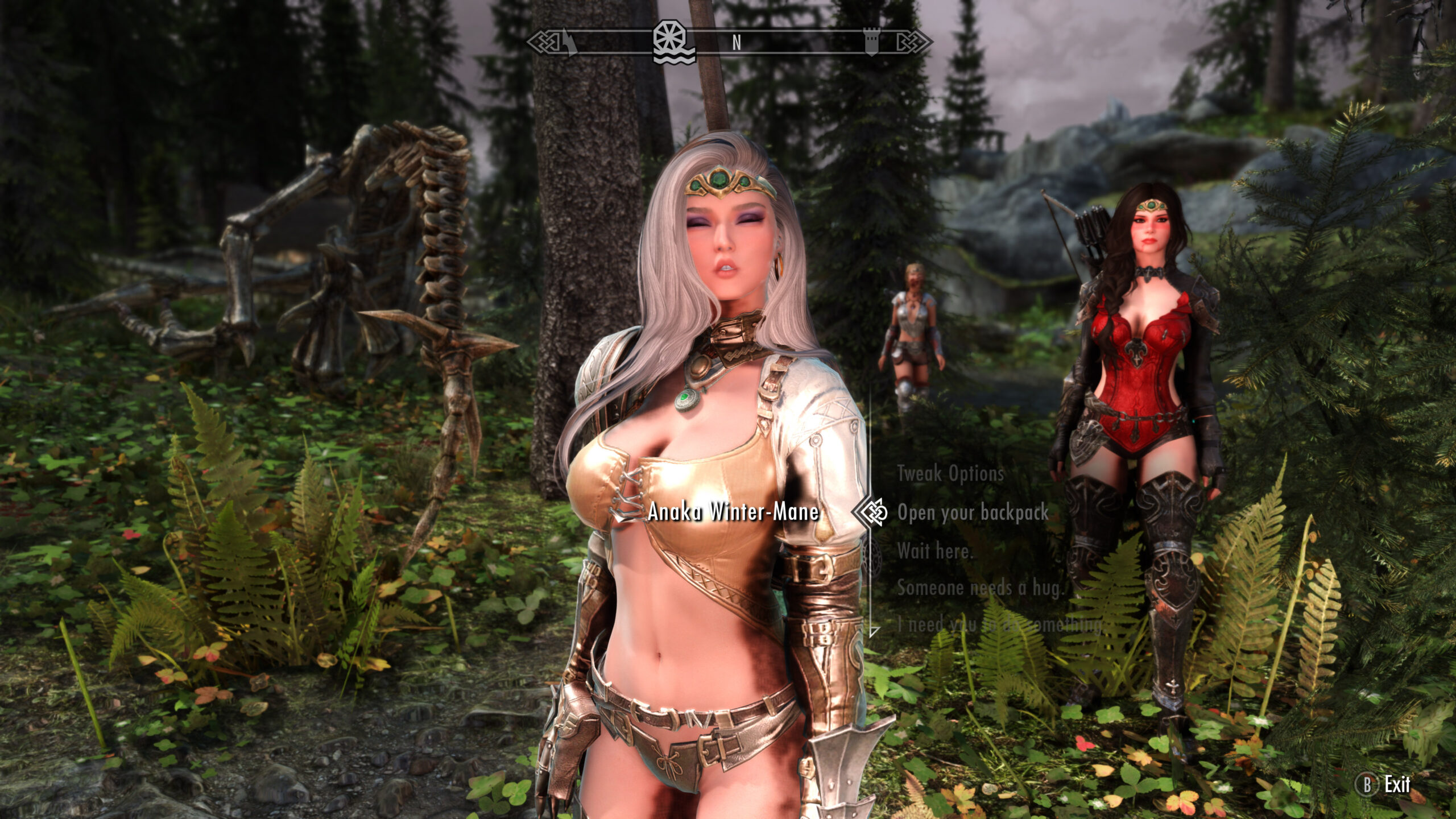
Task: Choose the "Tweak Options" dialogue line
Action: (950, 473)
